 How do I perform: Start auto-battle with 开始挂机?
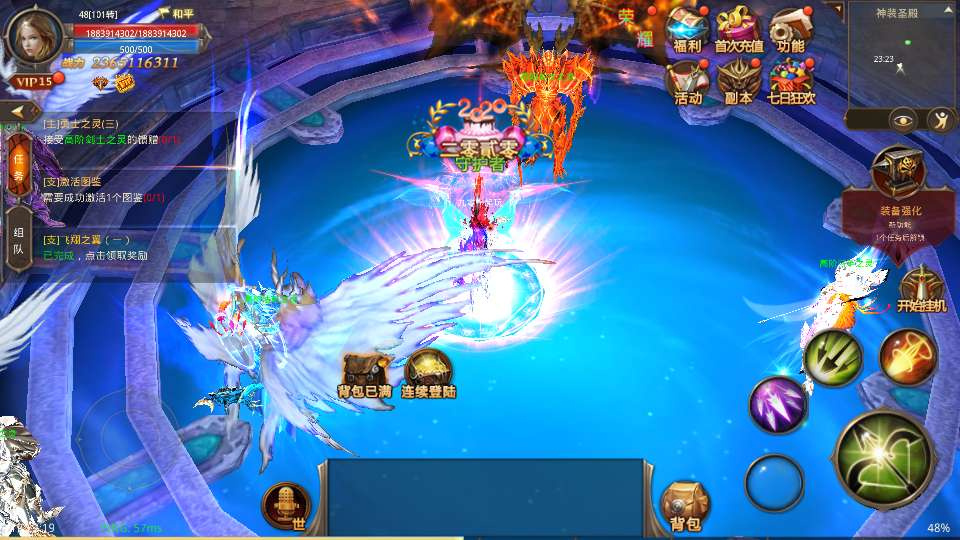[x=921, y=290]
